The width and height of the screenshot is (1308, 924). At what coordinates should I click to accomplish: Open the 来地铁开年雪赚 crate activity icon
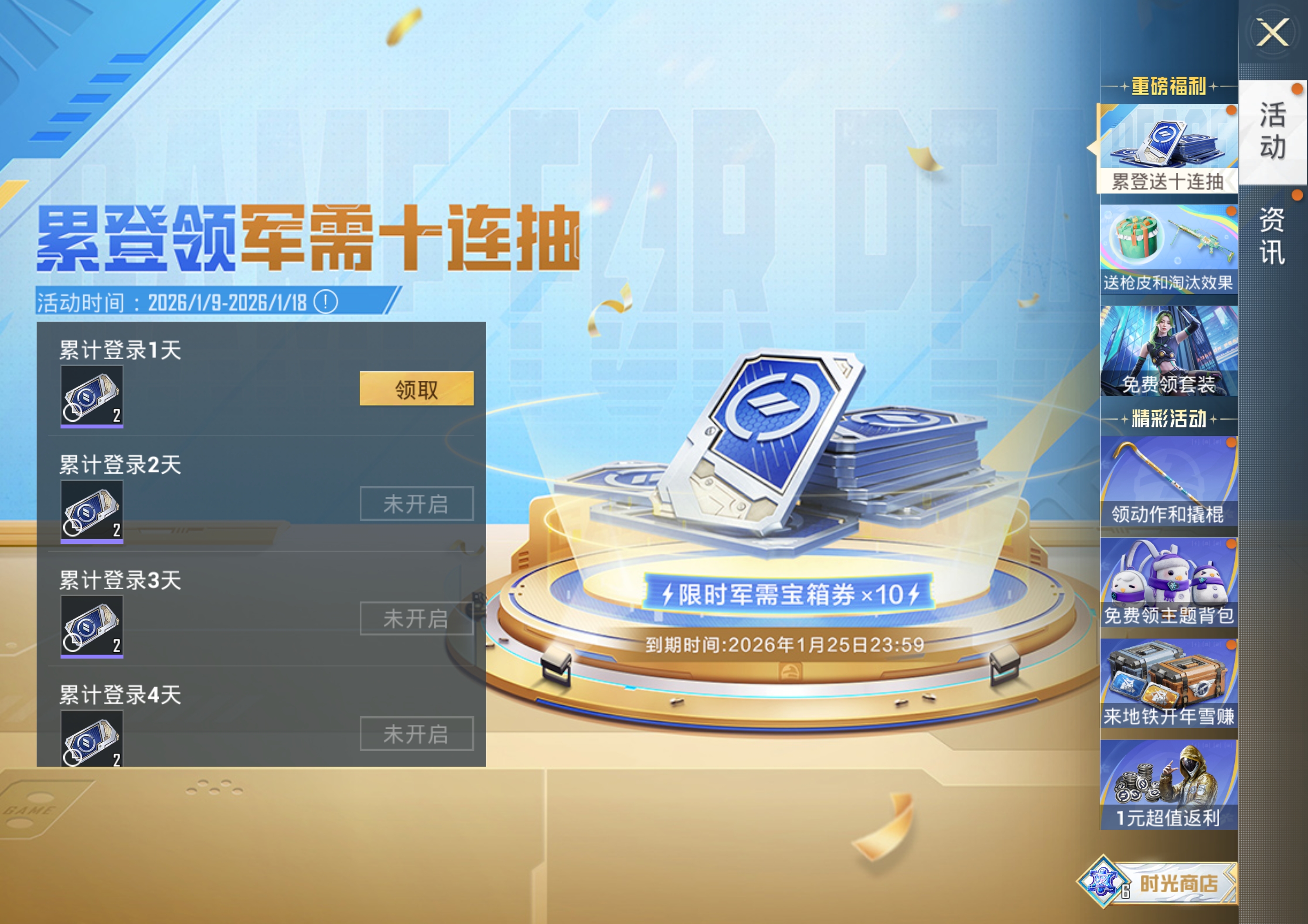click(x=1165, y=680)
